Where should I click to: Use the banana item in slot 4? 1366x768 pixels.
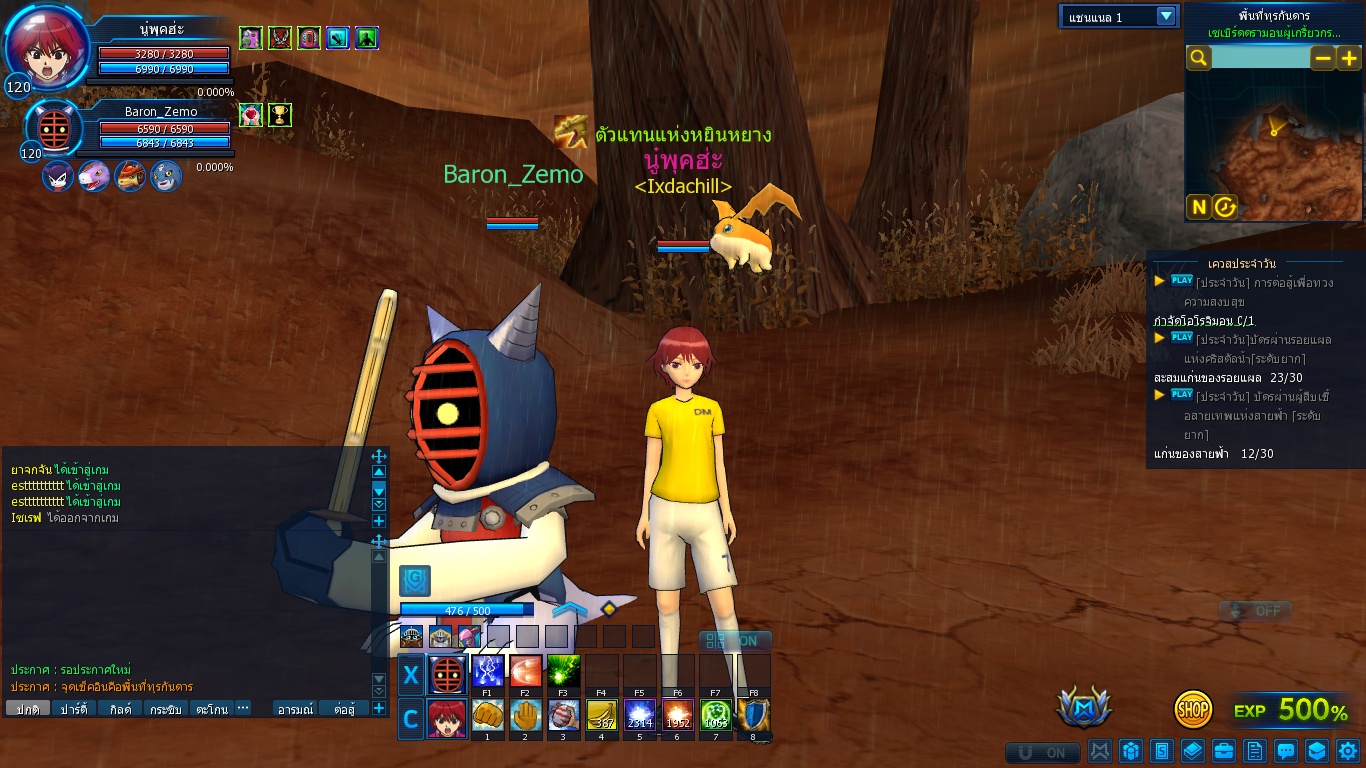601,716
